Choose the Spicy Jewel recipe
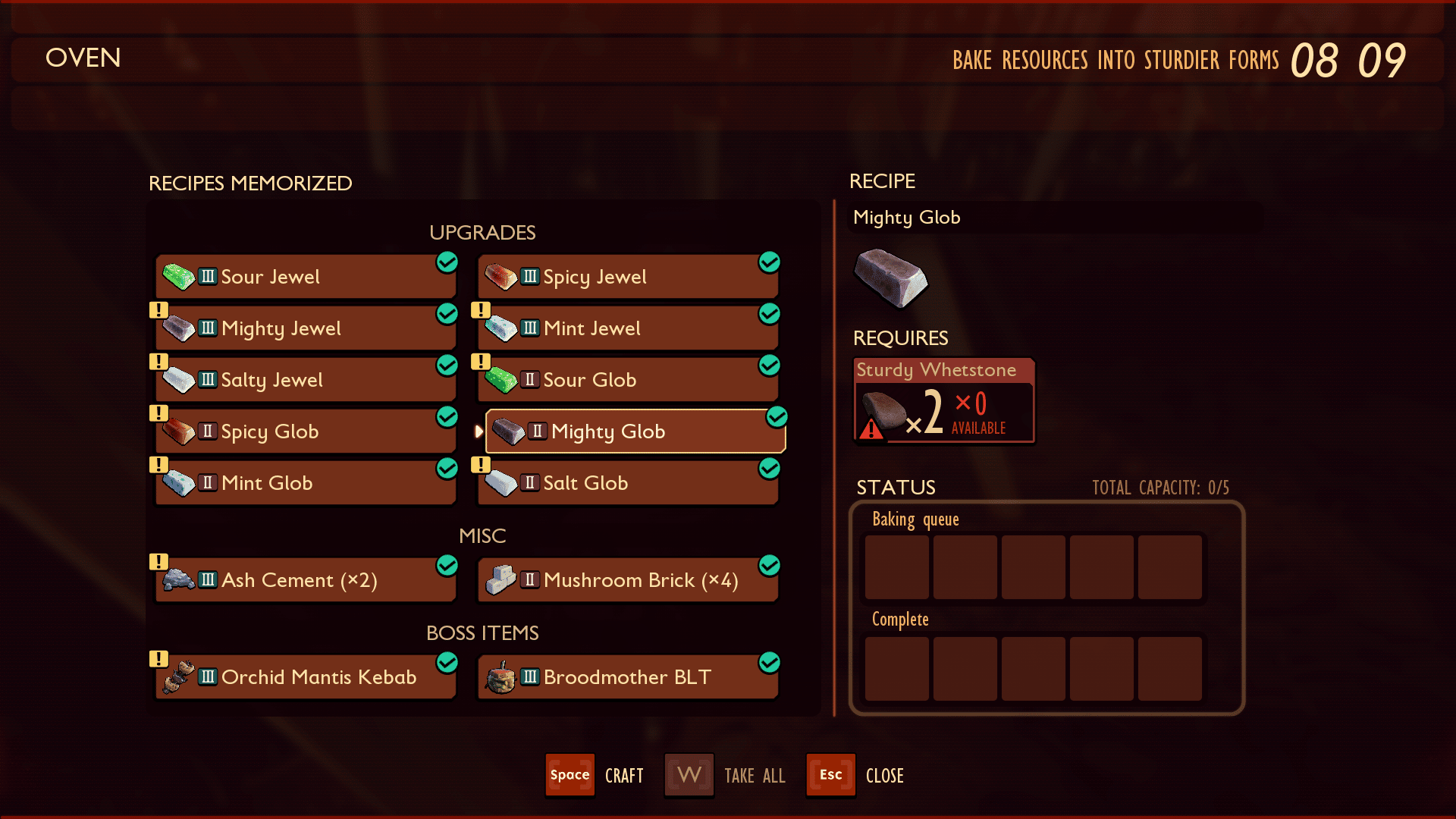 click(628, 277)
